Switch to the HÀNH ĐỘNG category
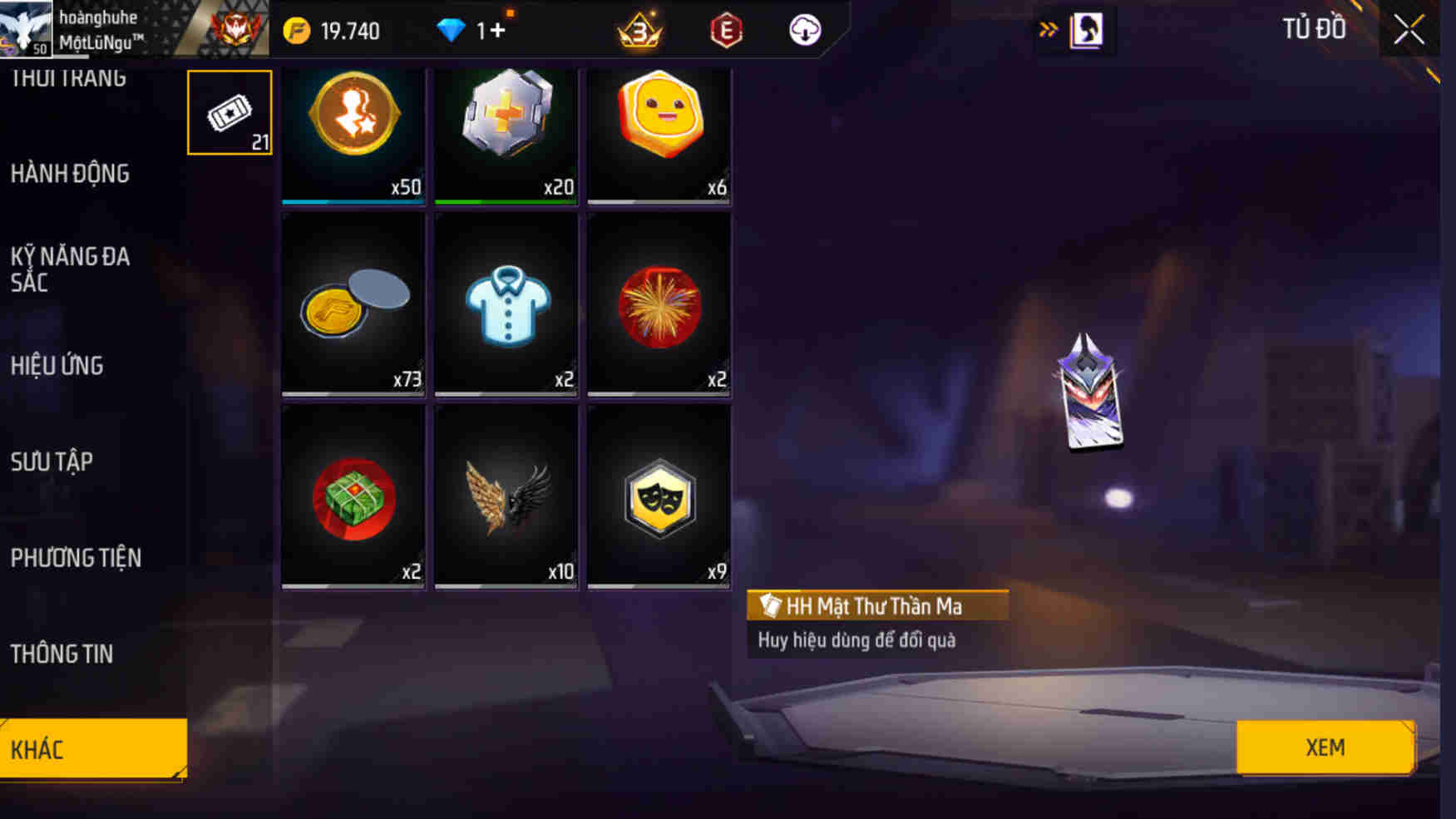This screenshot has width=1456, height=819. tap(71, 174)
